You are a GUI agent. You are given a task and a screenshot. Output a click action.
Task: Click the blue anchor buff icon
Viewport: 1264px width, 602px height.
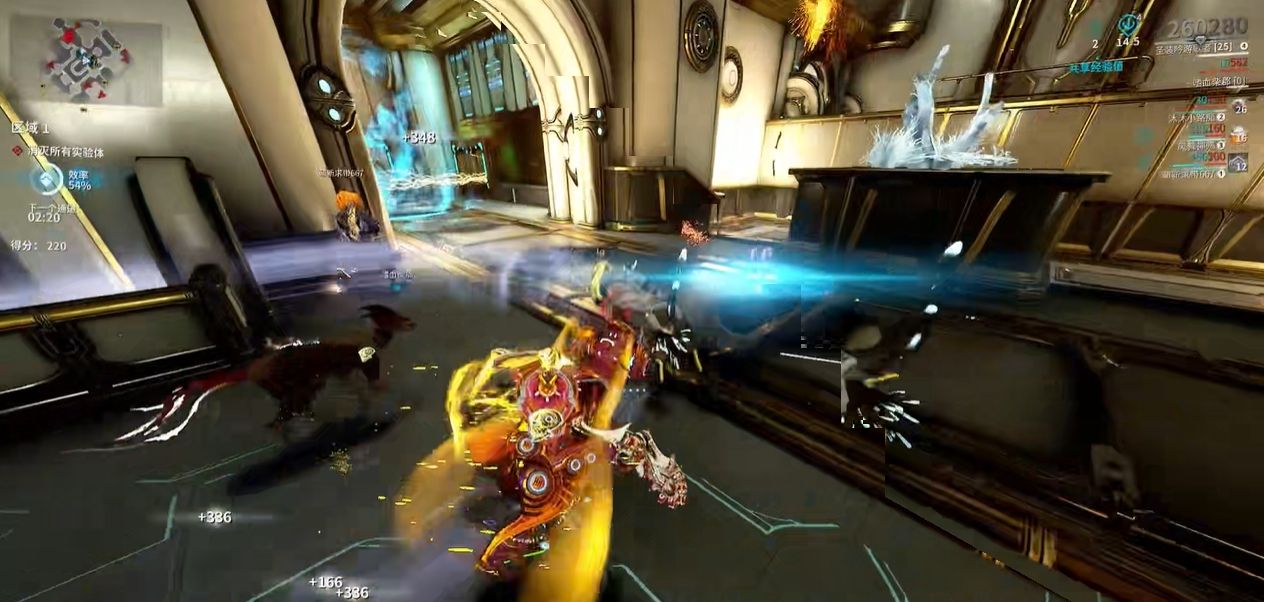[1129, 22]
